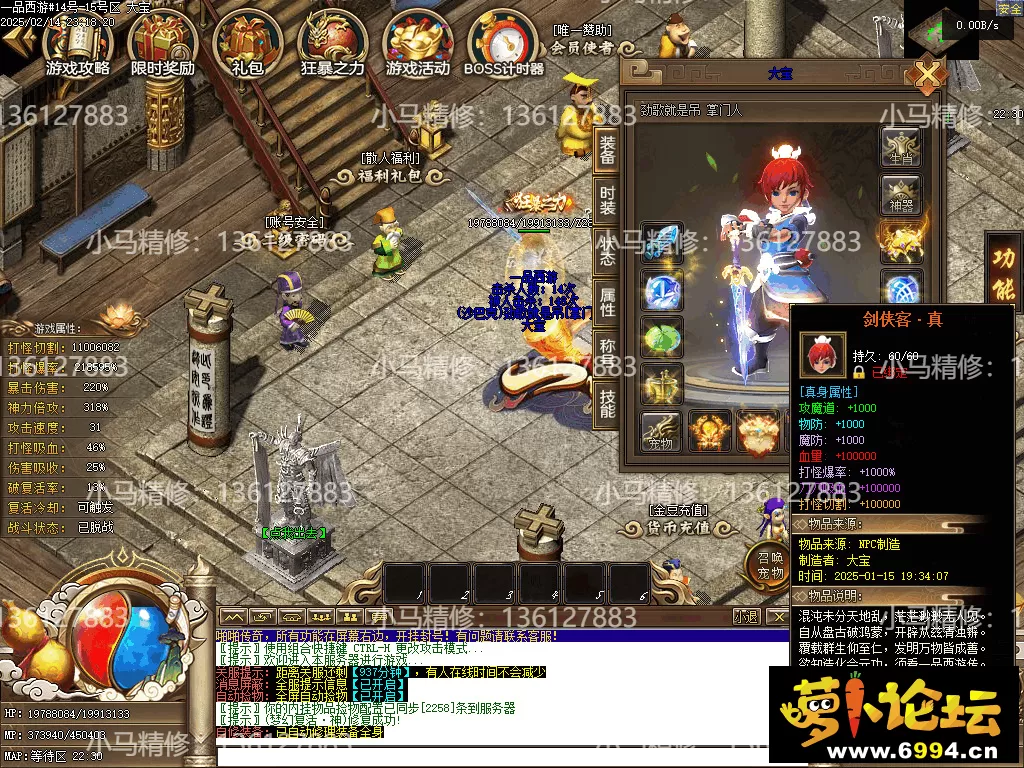Open the 限时奖励 timed rewards gift box
1024x768 pixels.
coord(163,45)
